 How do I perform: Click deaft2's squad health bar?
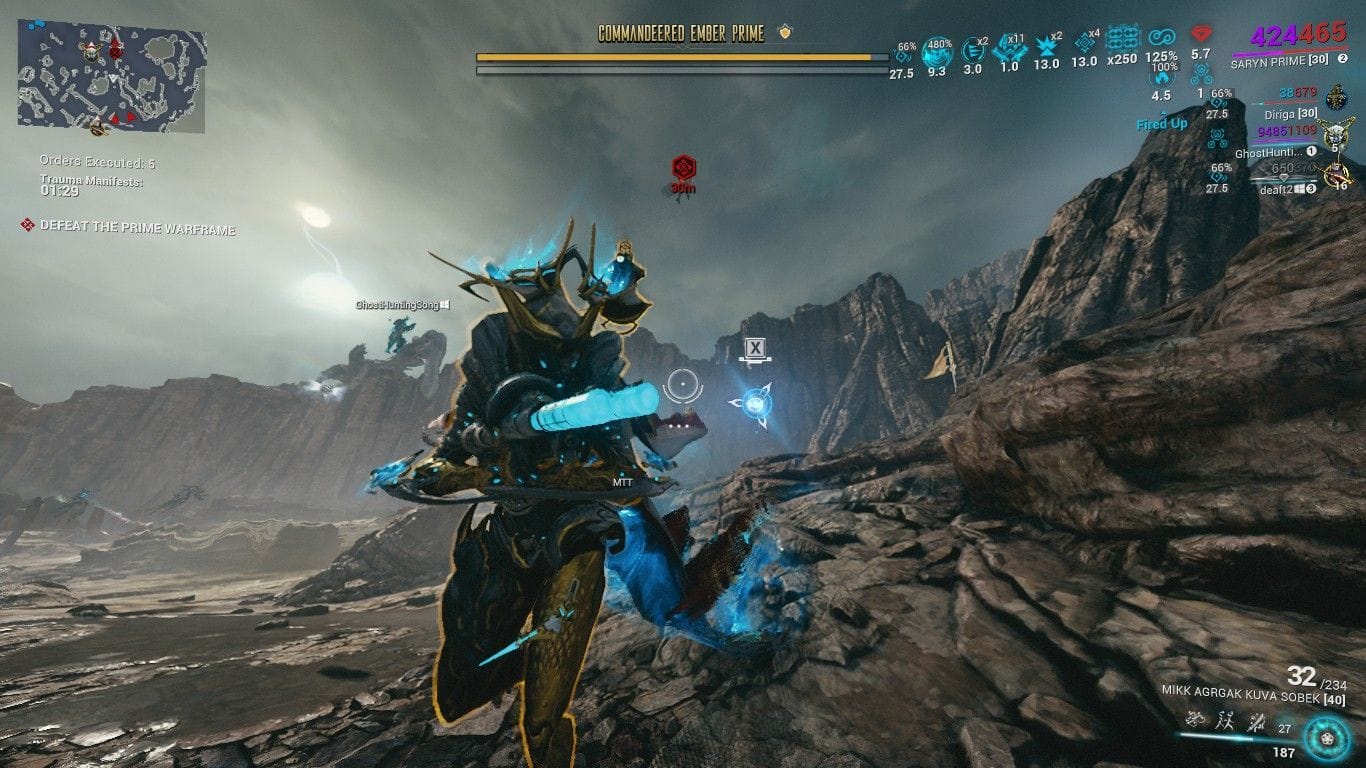(x=1284, y=180)
